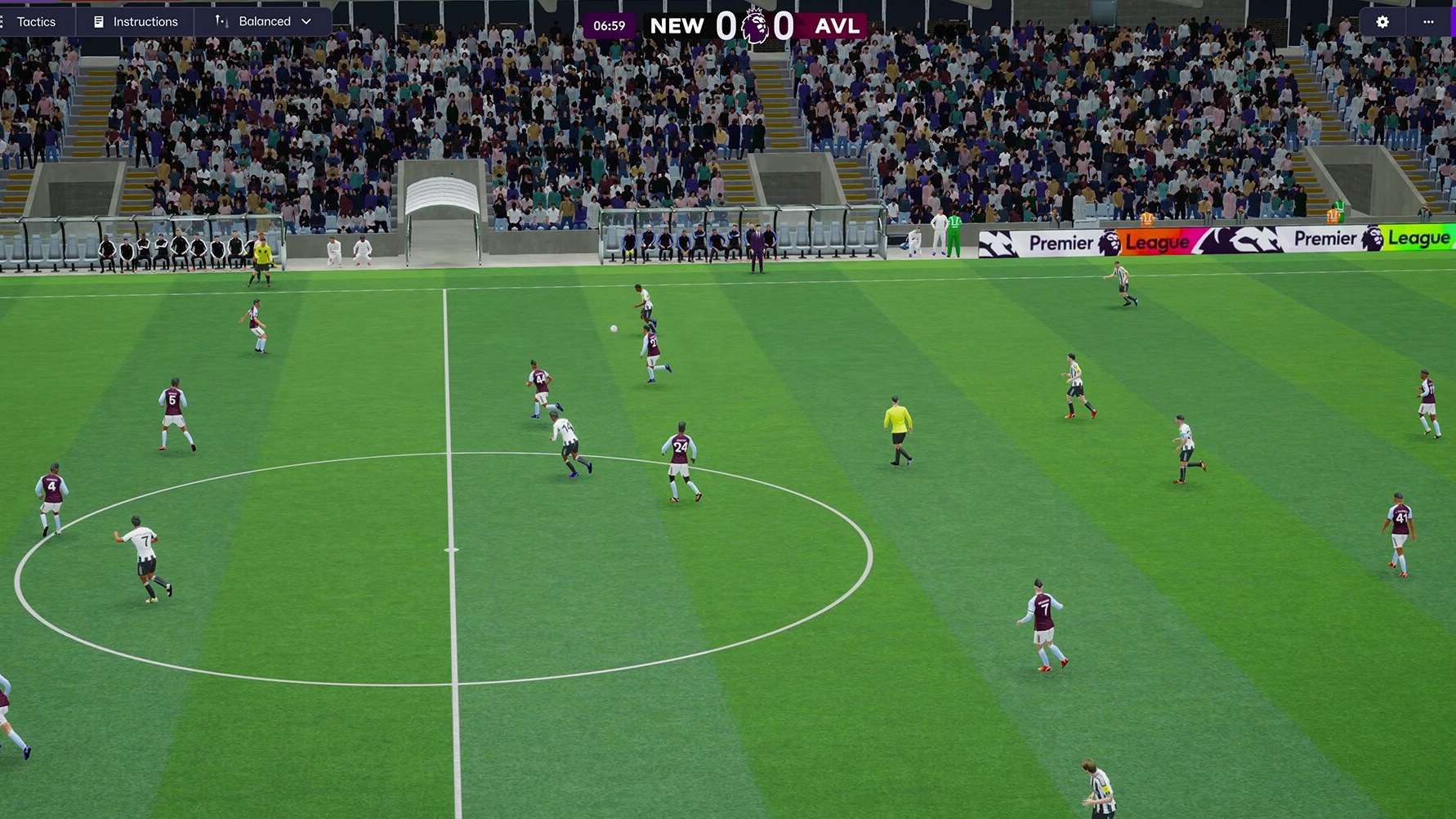This screenshot has width=1456, height=819.
Task: Click the chevron next to Balanced
Action: (306, 21)
